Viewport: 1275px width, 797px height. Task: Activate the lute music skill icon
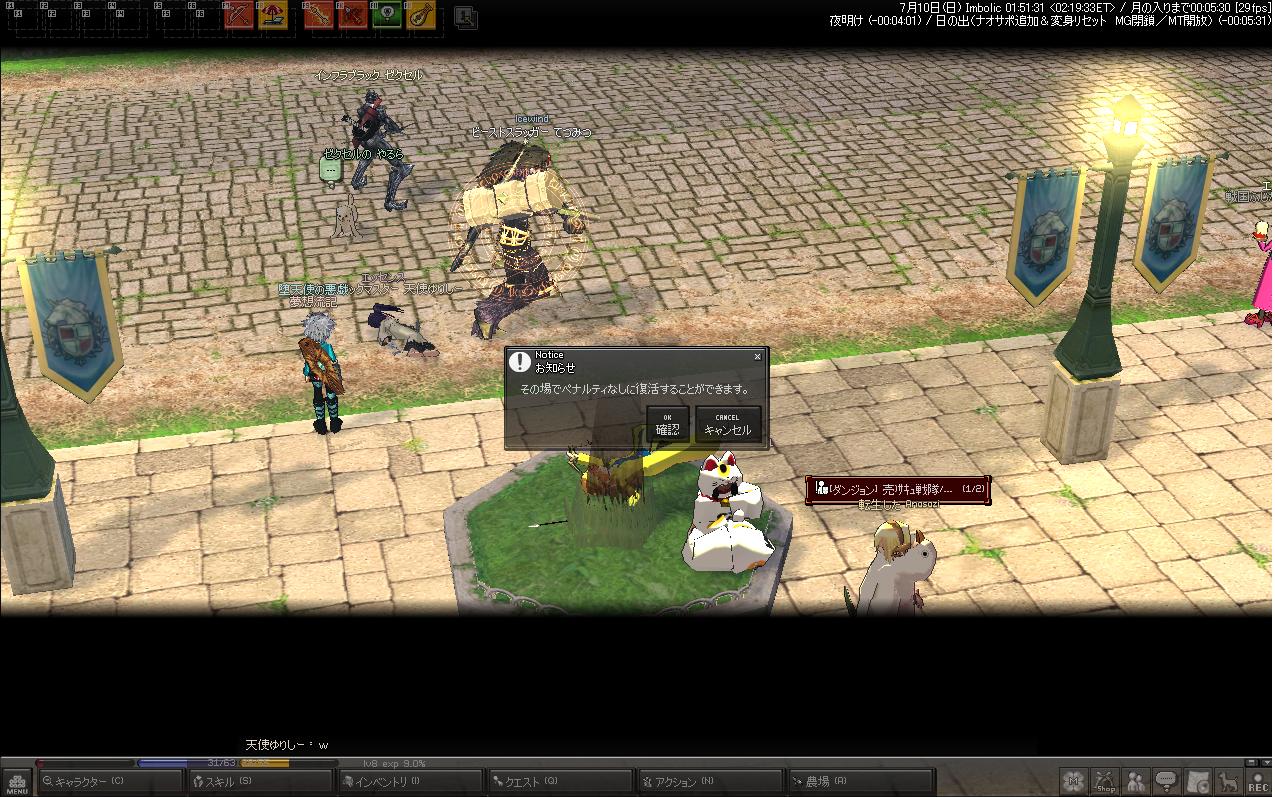[421, 15]
